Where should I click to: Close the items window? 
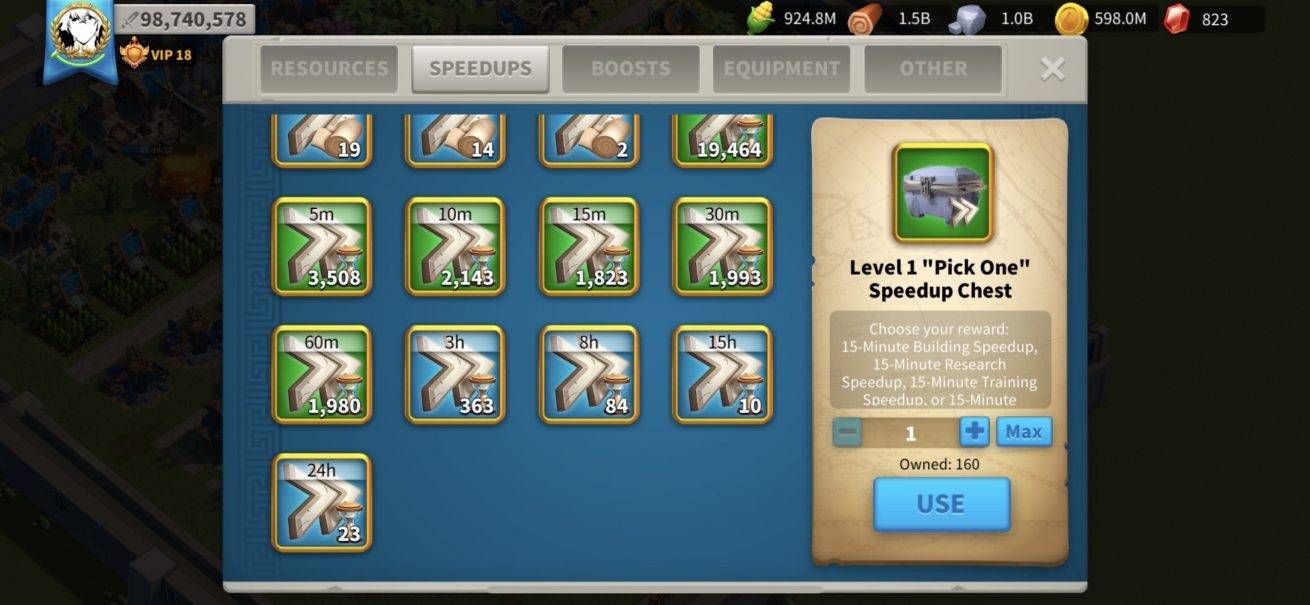1052,68
